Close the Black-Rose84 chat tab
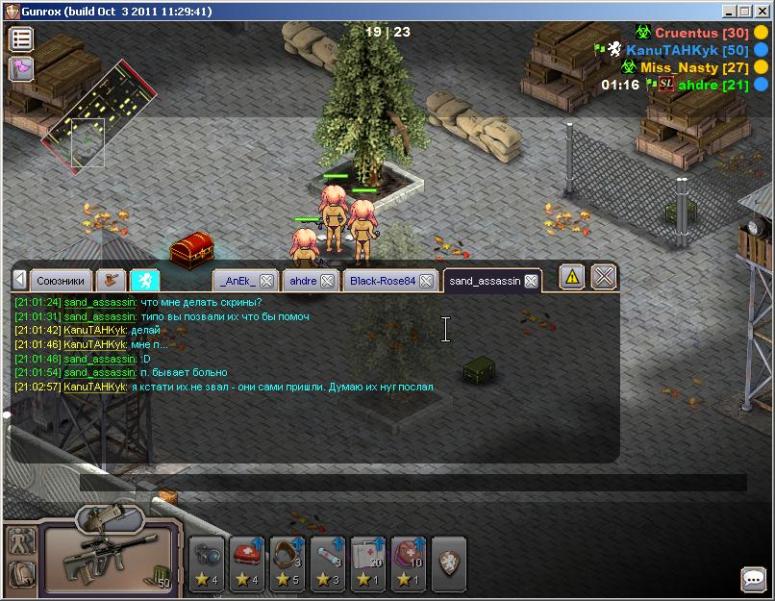 [x=426, y=281]
